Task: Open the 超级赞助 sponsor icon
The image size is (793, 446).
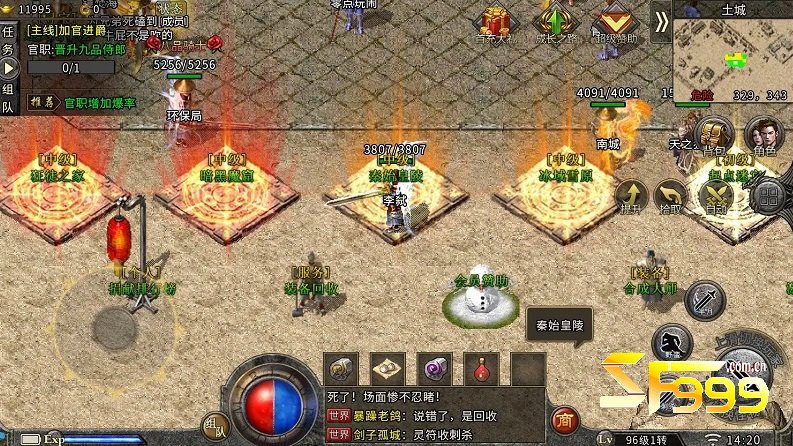Action: click(x=614, y=24)
